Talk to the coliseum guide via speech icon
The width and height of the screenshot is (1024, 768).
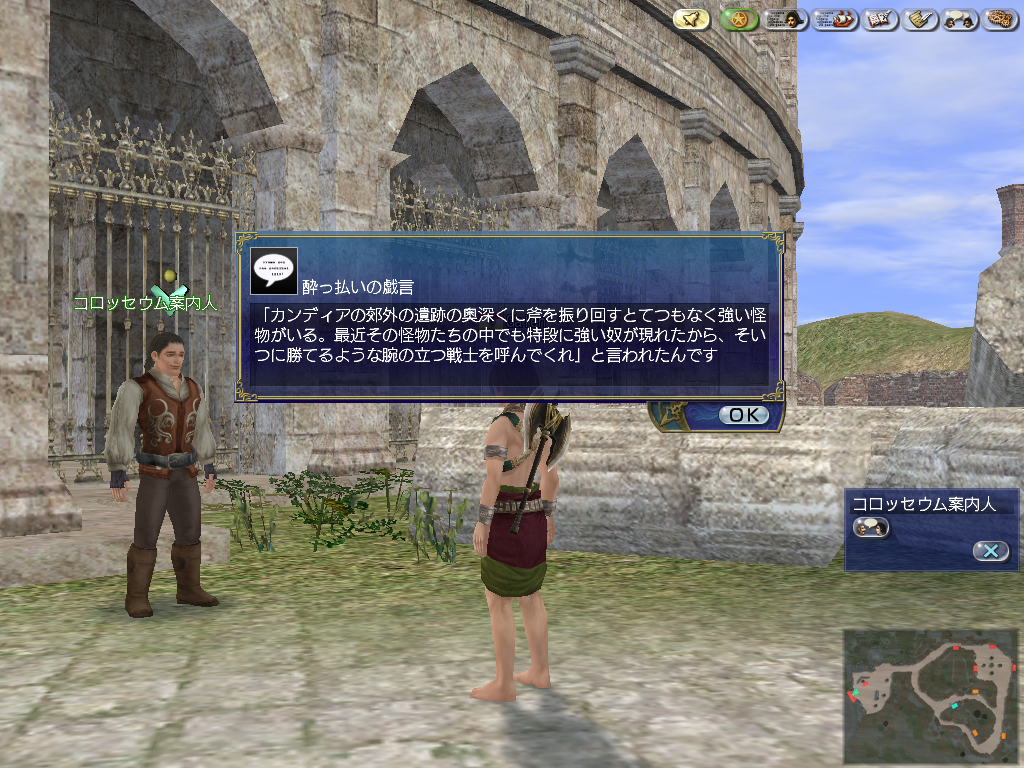point(870,527)
